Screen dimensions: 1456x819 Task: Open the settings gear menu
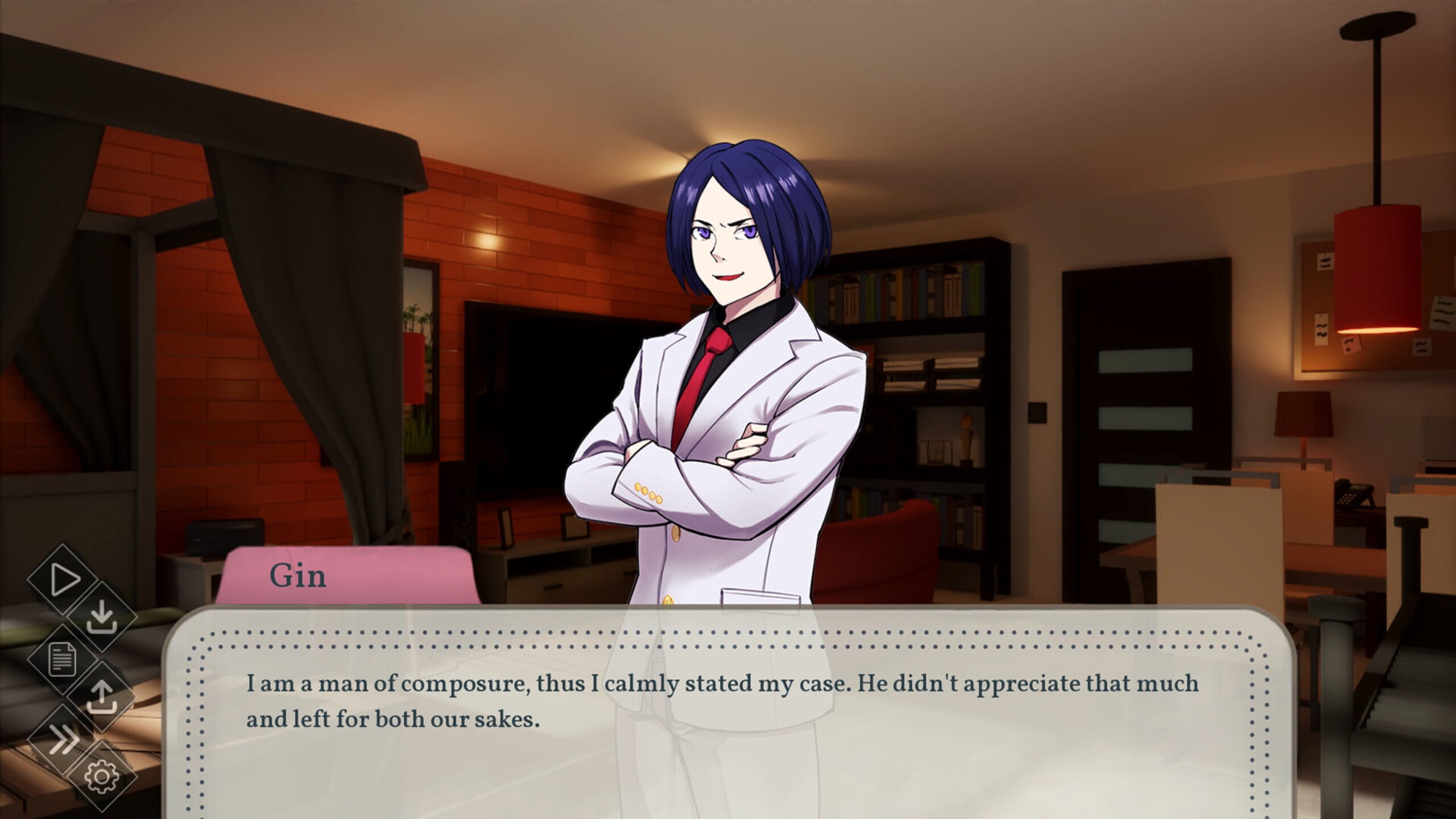click(x=102, y=776)
